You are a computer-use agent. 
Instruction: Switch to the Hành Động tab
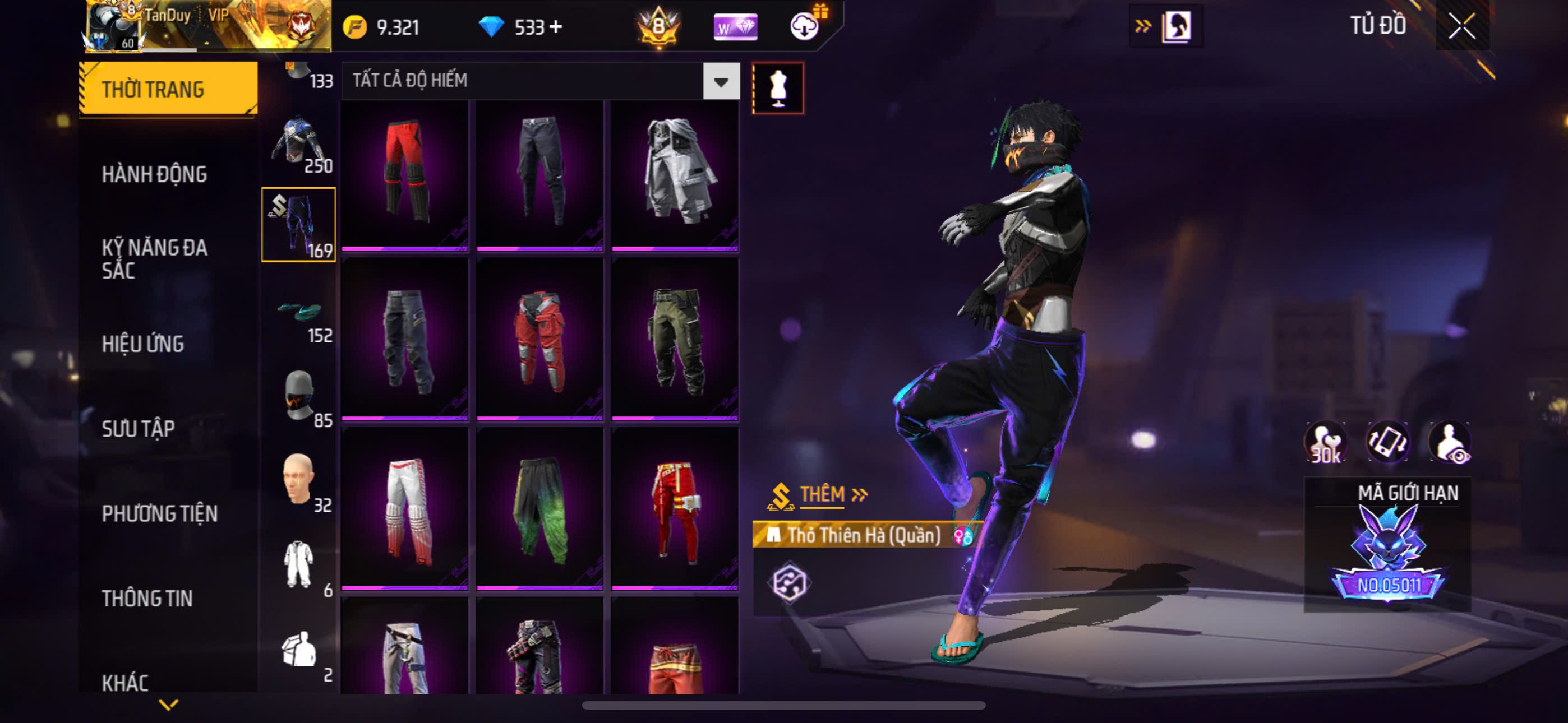154,175
